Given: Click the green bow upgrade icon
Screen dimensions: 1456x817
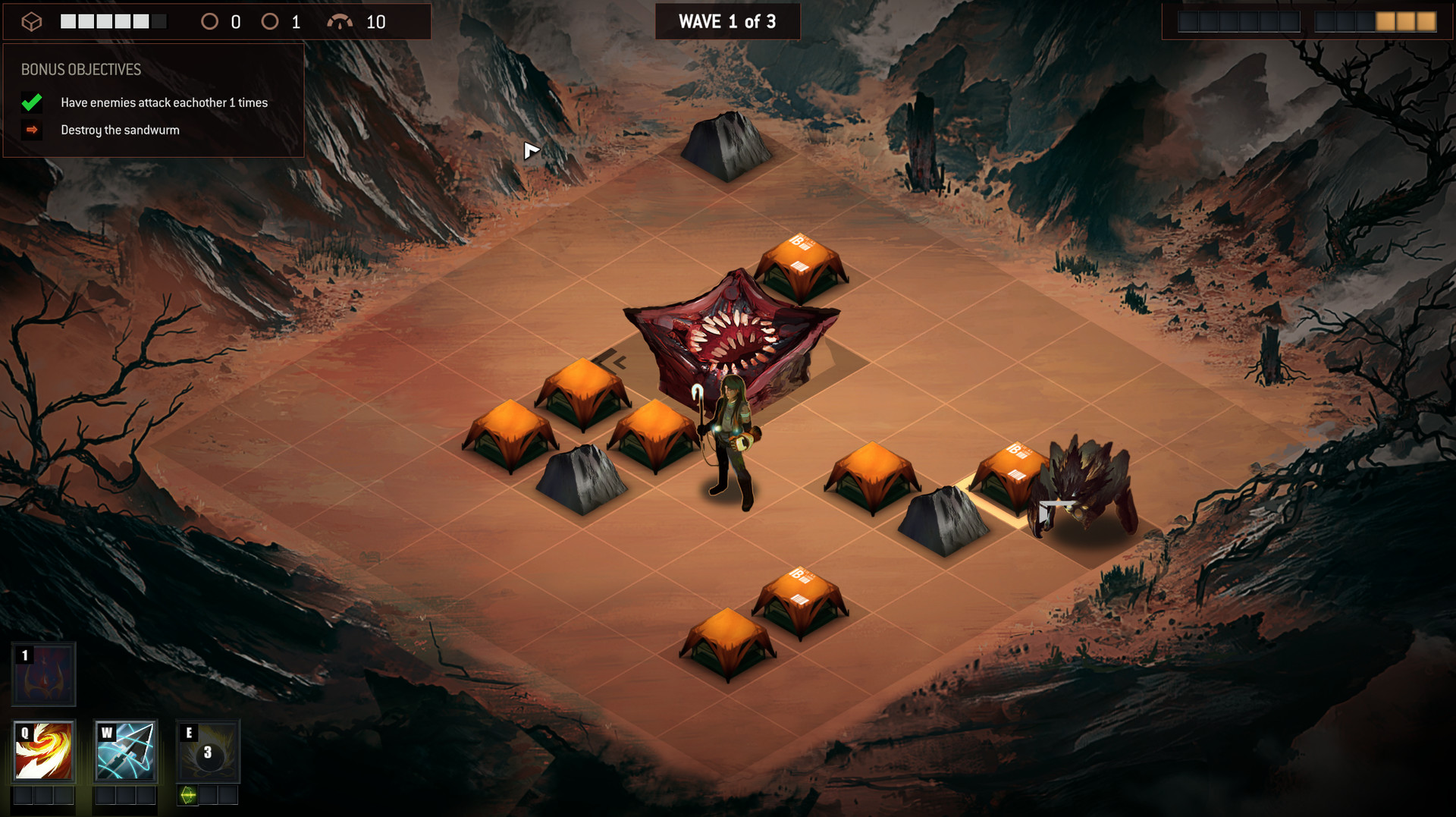Looking at the screenshot, I should (x=188, y=794).
